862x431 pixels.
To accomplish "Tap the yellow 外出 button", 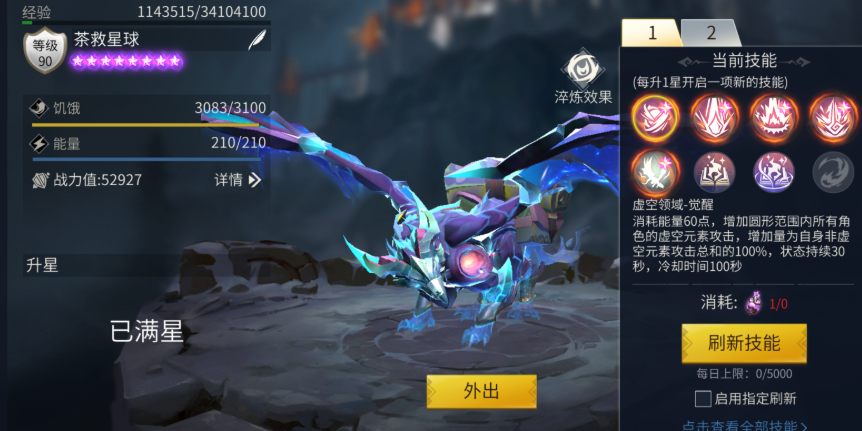I will (482, 391).
